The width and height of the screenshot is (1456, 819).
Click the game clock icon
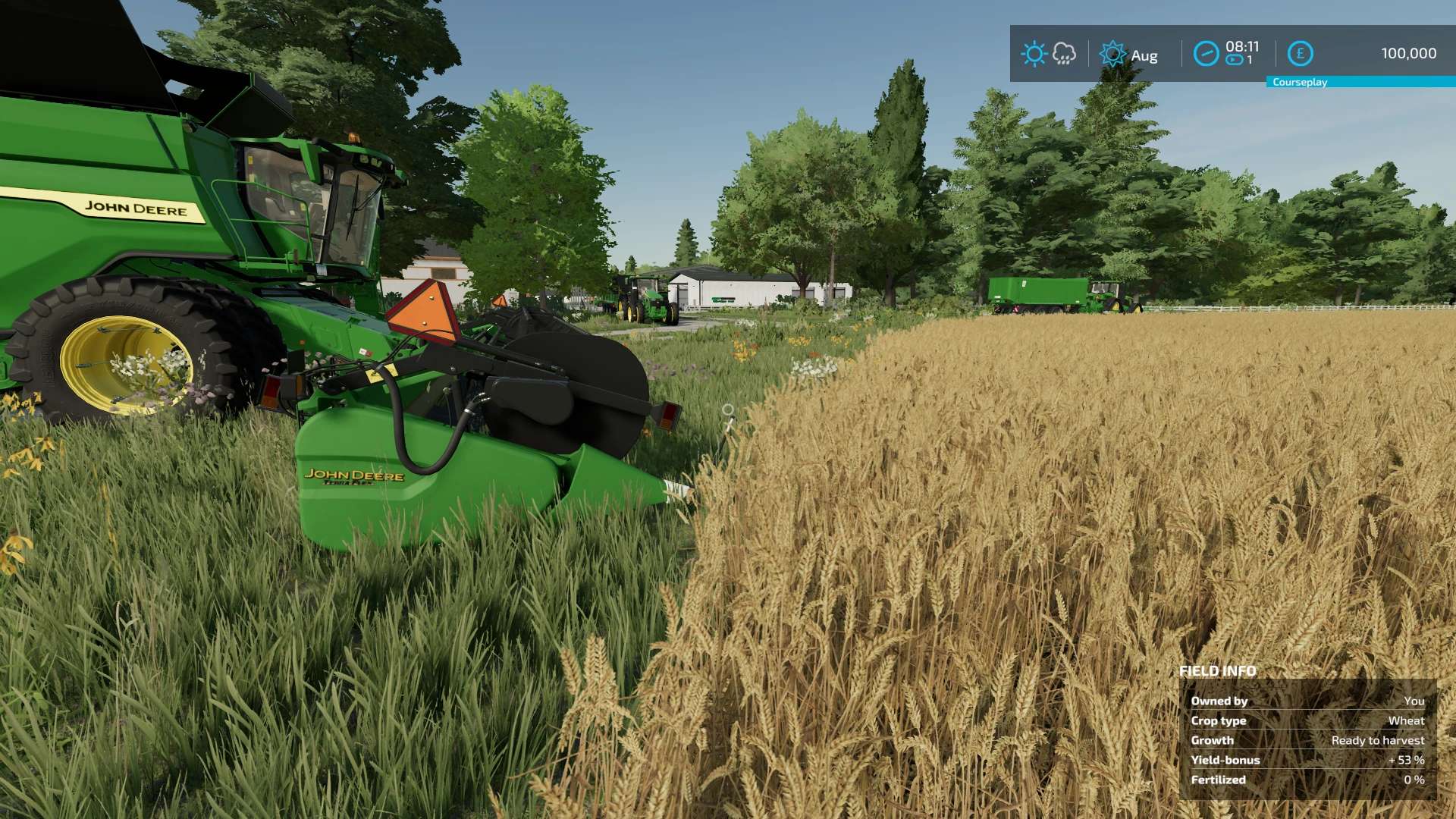point(1206,54)
